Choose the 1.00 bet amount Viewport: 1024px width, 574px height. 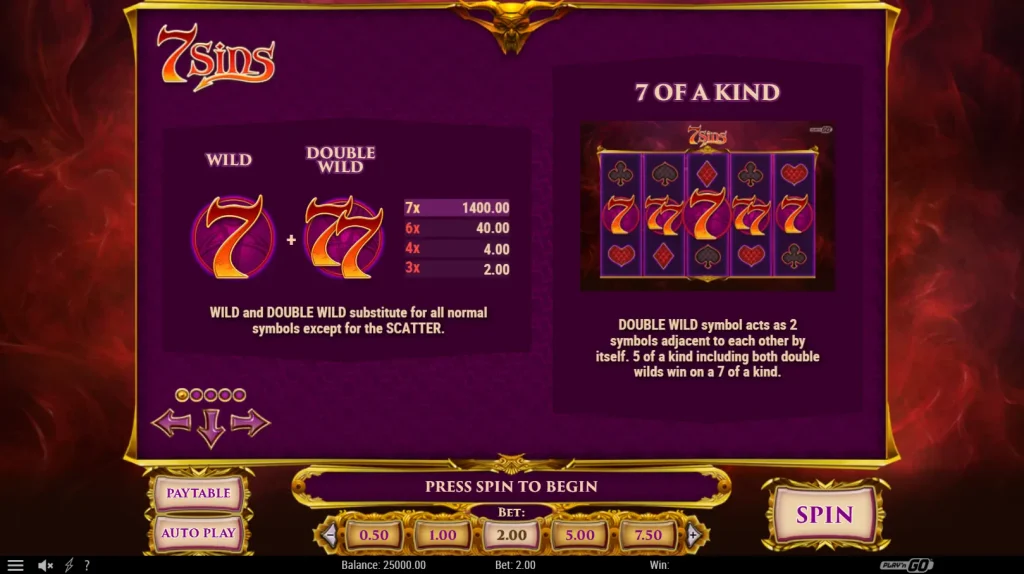point(442,535)
